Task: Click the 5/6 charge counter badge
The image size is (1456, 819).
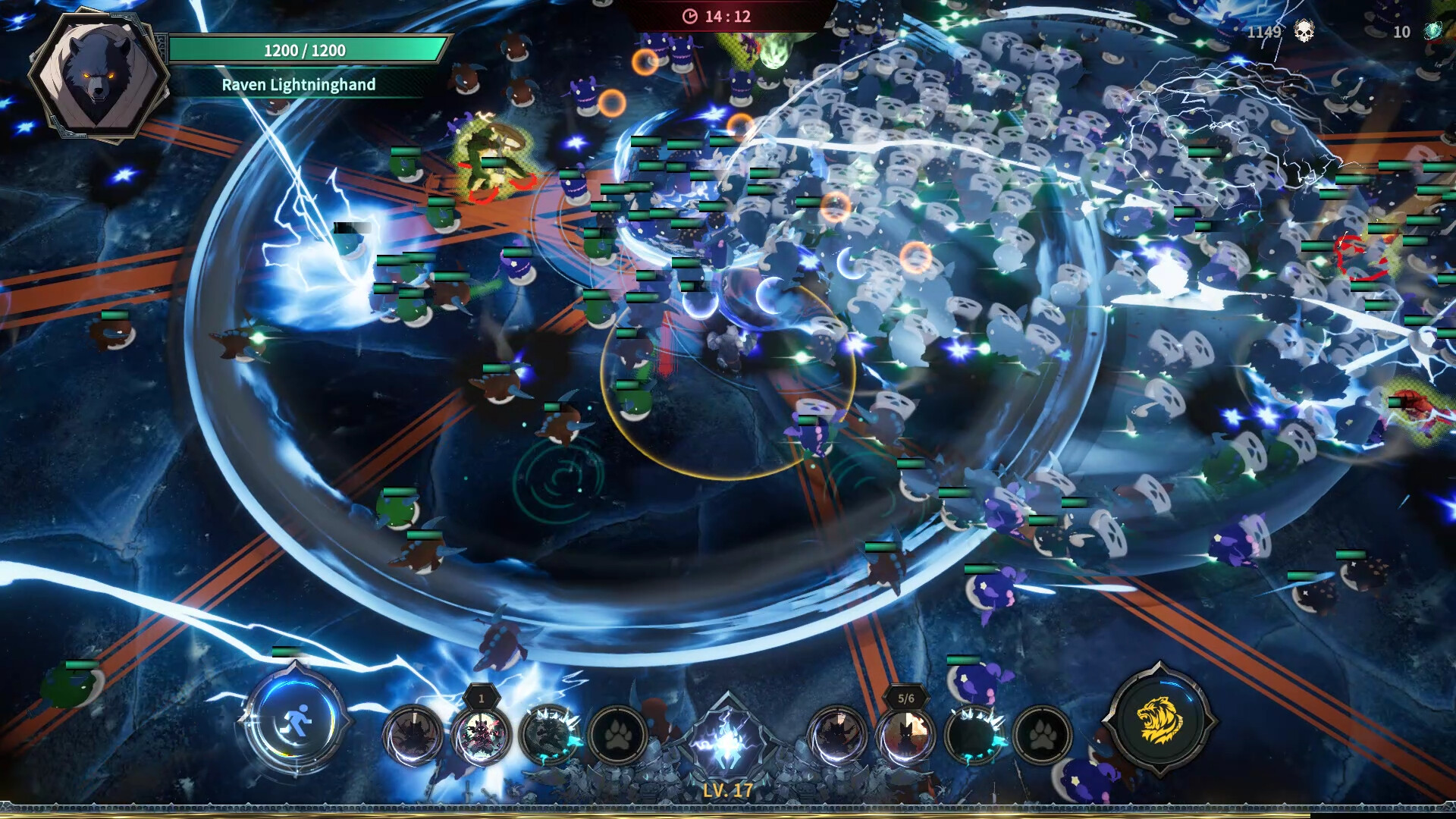Action: coord(904,698)
